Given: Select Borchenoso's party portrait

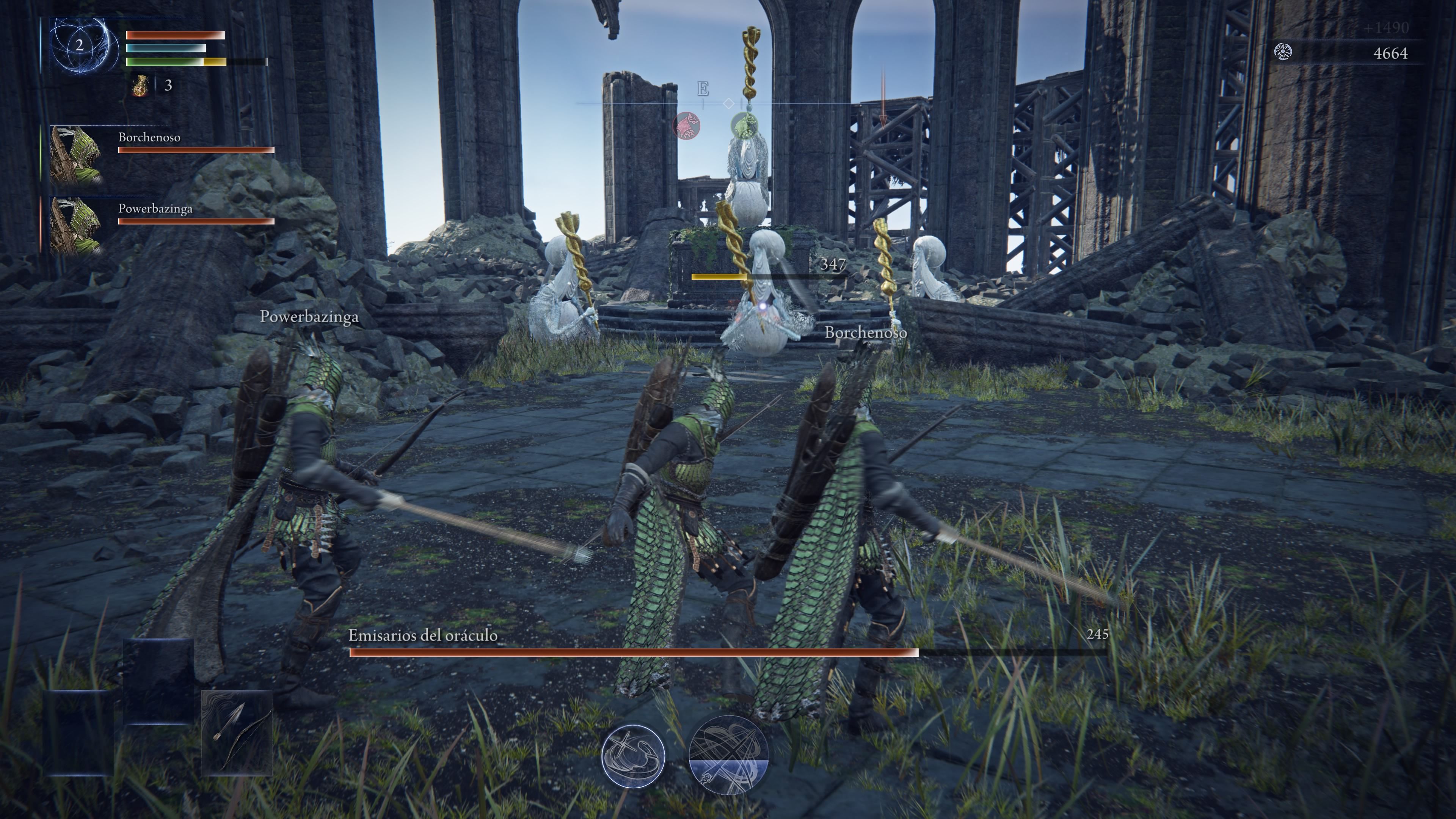Looking at the screenshot, I should [x=76, y=154].
